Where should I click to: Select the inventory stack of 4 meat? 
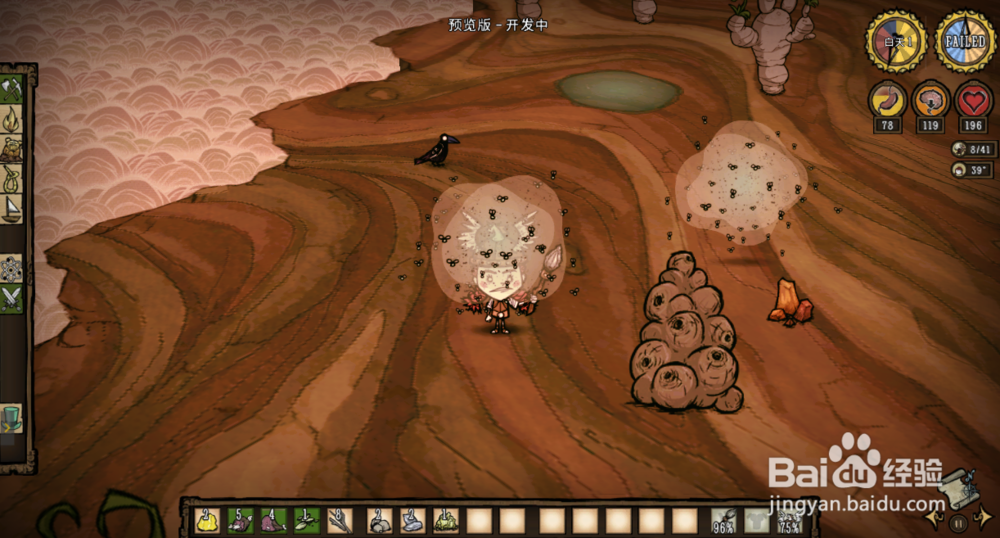tap(274, 520)
